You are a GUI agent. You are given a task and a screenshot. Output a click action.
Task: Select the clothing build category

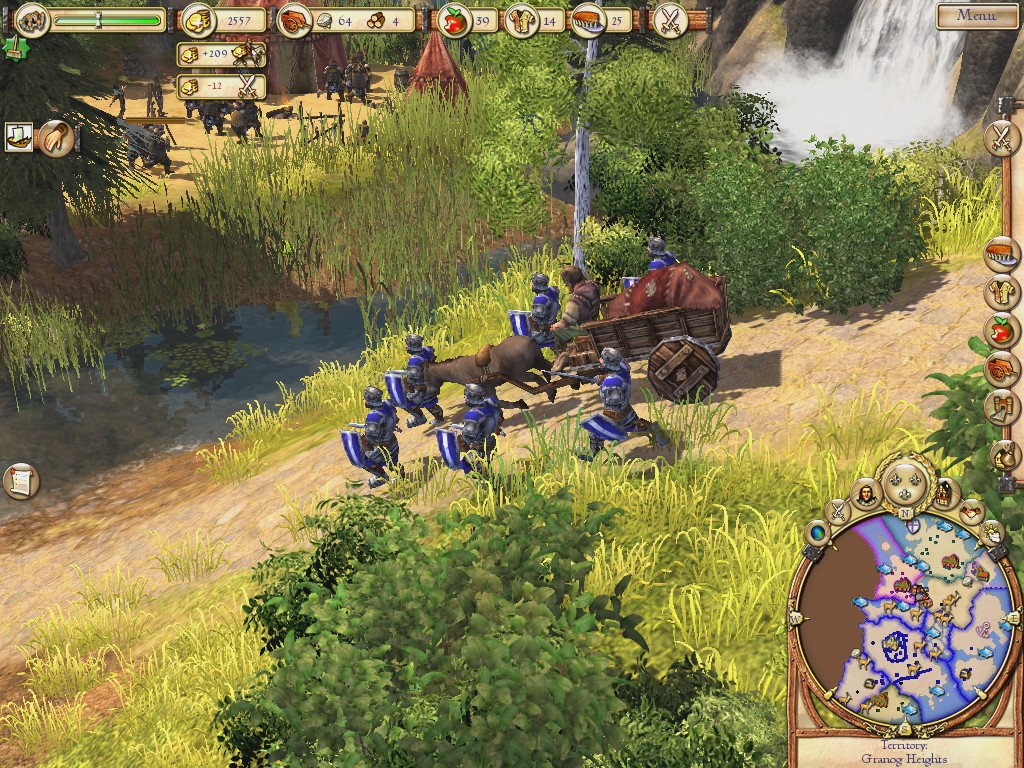tap(1000, 292)
